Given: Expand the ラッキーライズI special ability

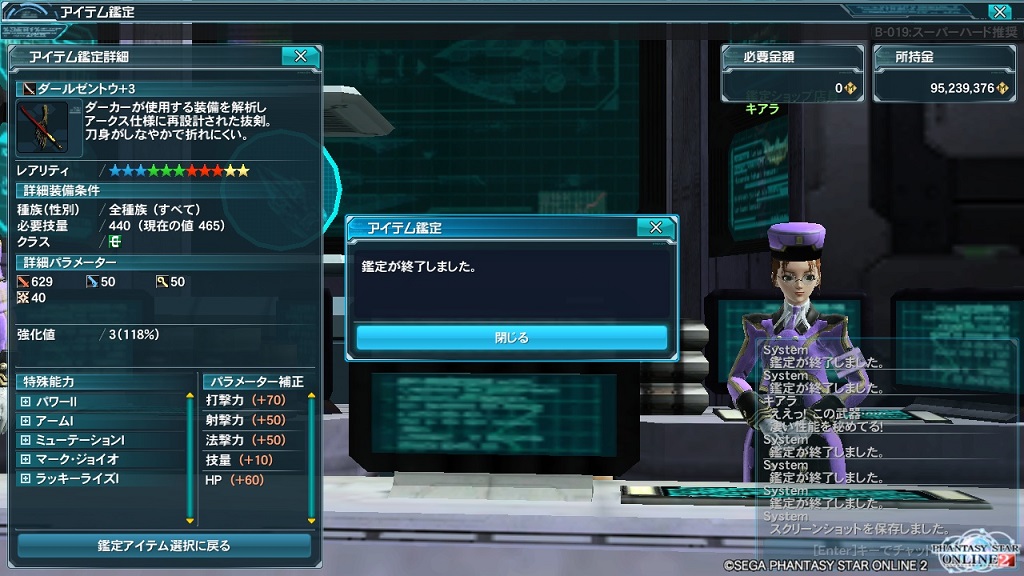Looking at the screenshot, I should [26, 479].
